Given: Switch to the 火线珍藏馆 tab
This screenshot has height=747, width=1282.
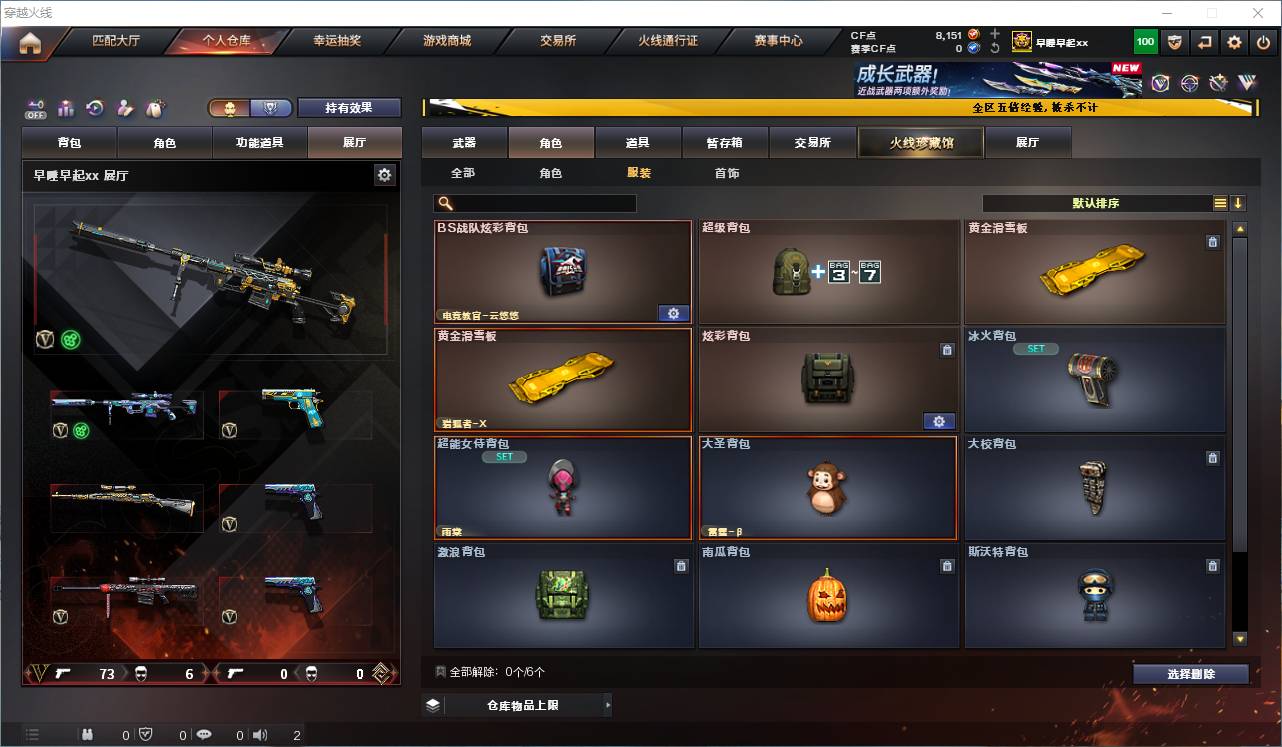Looking at the screenshot, I should 919,142.
